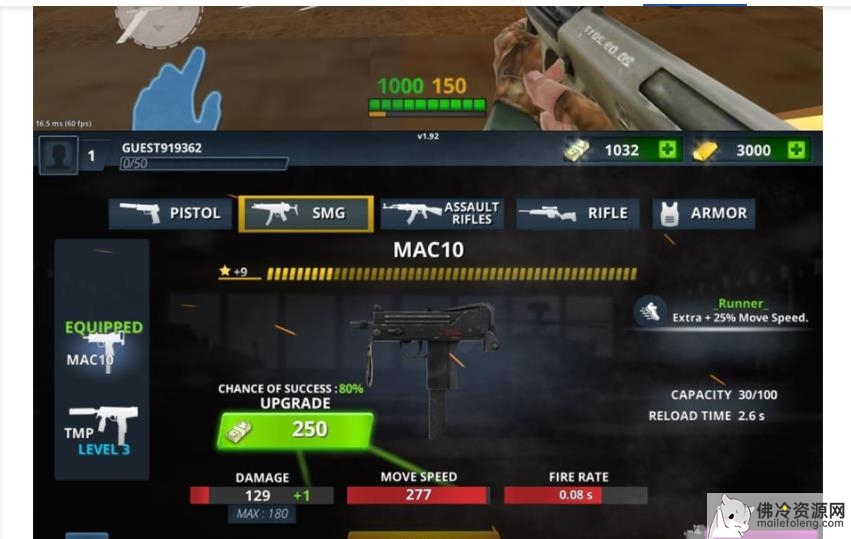This screenshot has width=851, height=539.
Task: Choose the TMP Level 3 weapon
Action: click(x=101, y=428)
